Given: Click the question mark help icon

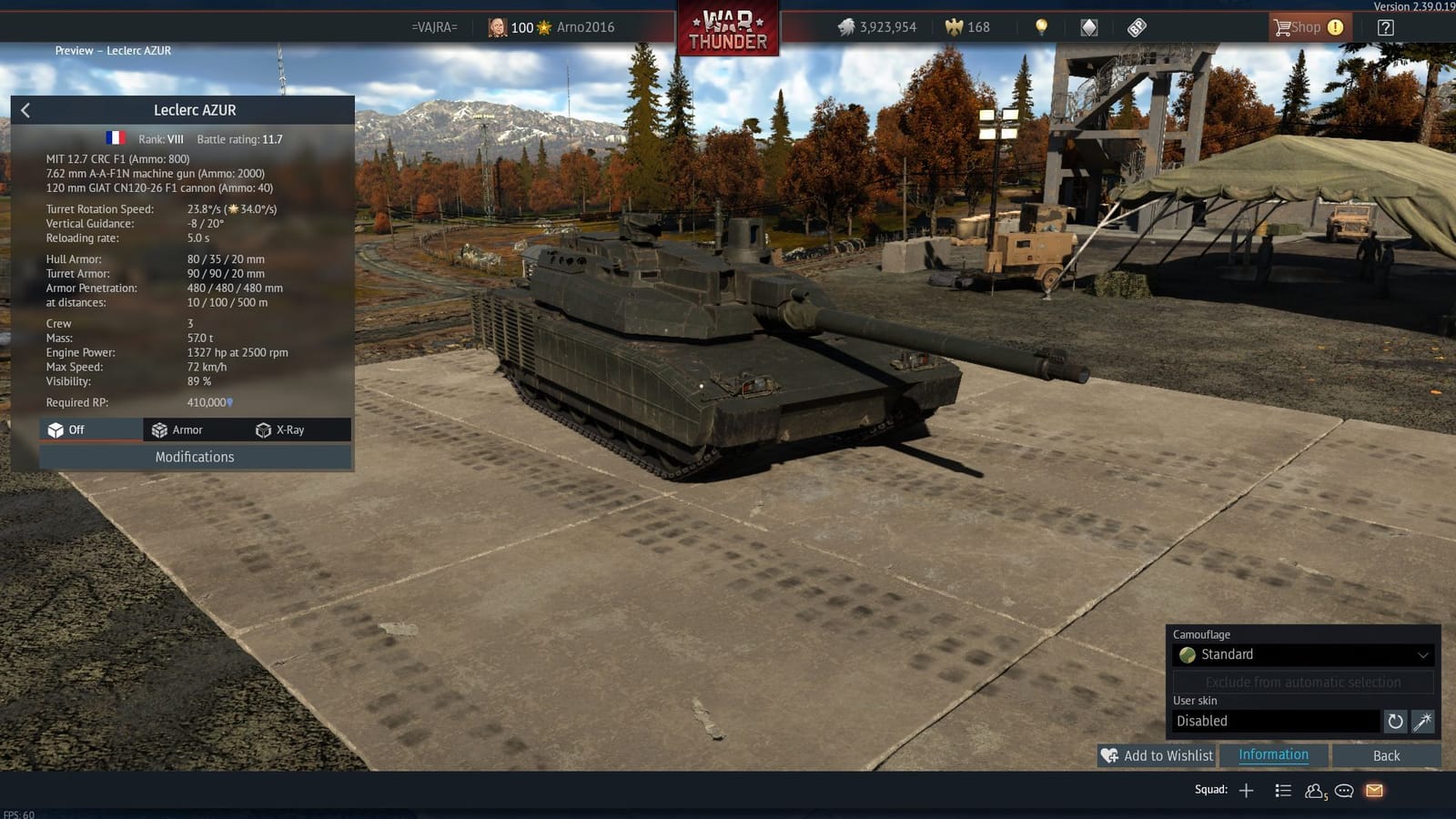Looking at the screenshot, I should tap(1385, 26).
